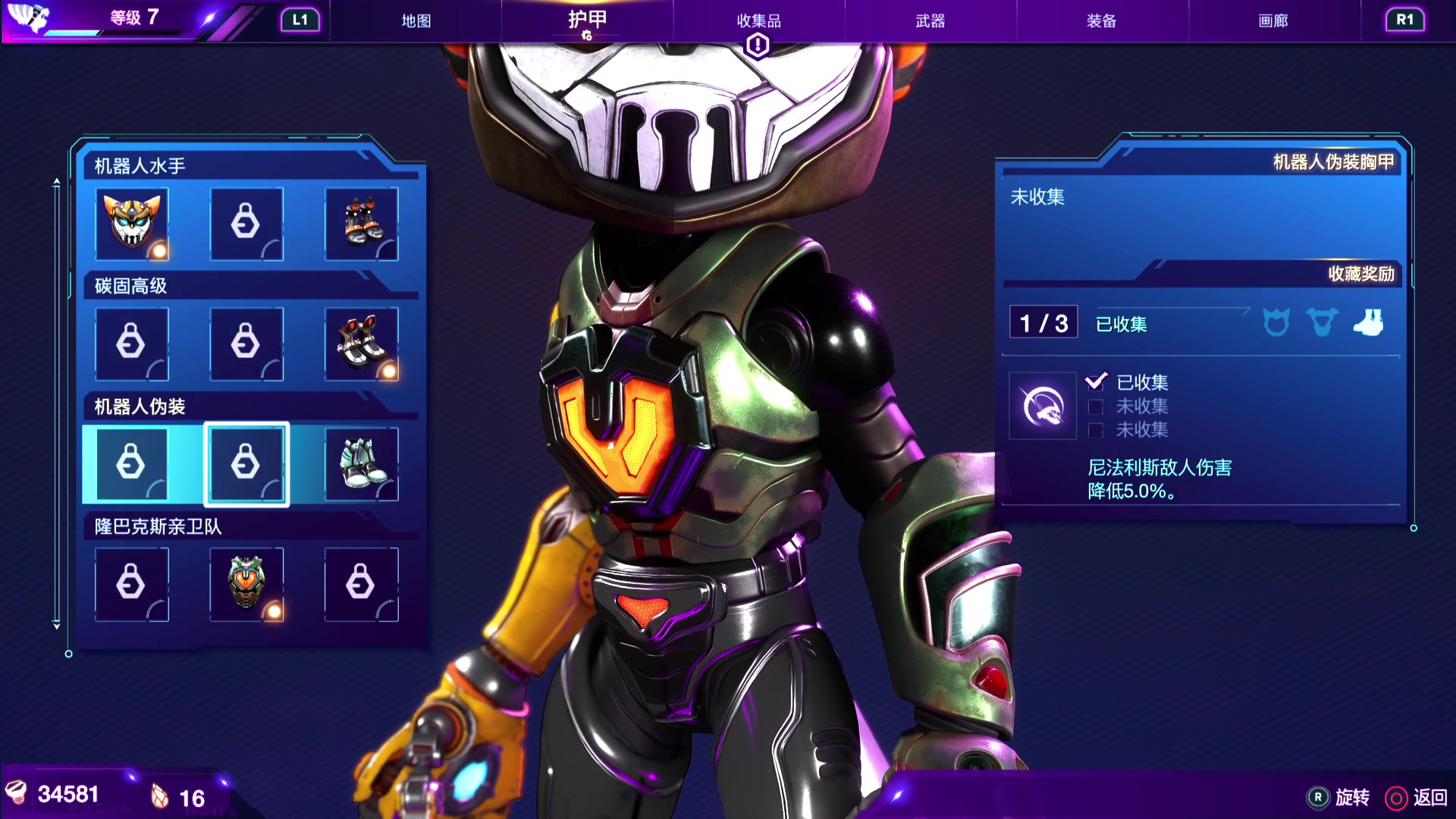Screen dimensions: 1456x819
Task: Select the 碳固高级 boots slot
Action: click(361, 344)
